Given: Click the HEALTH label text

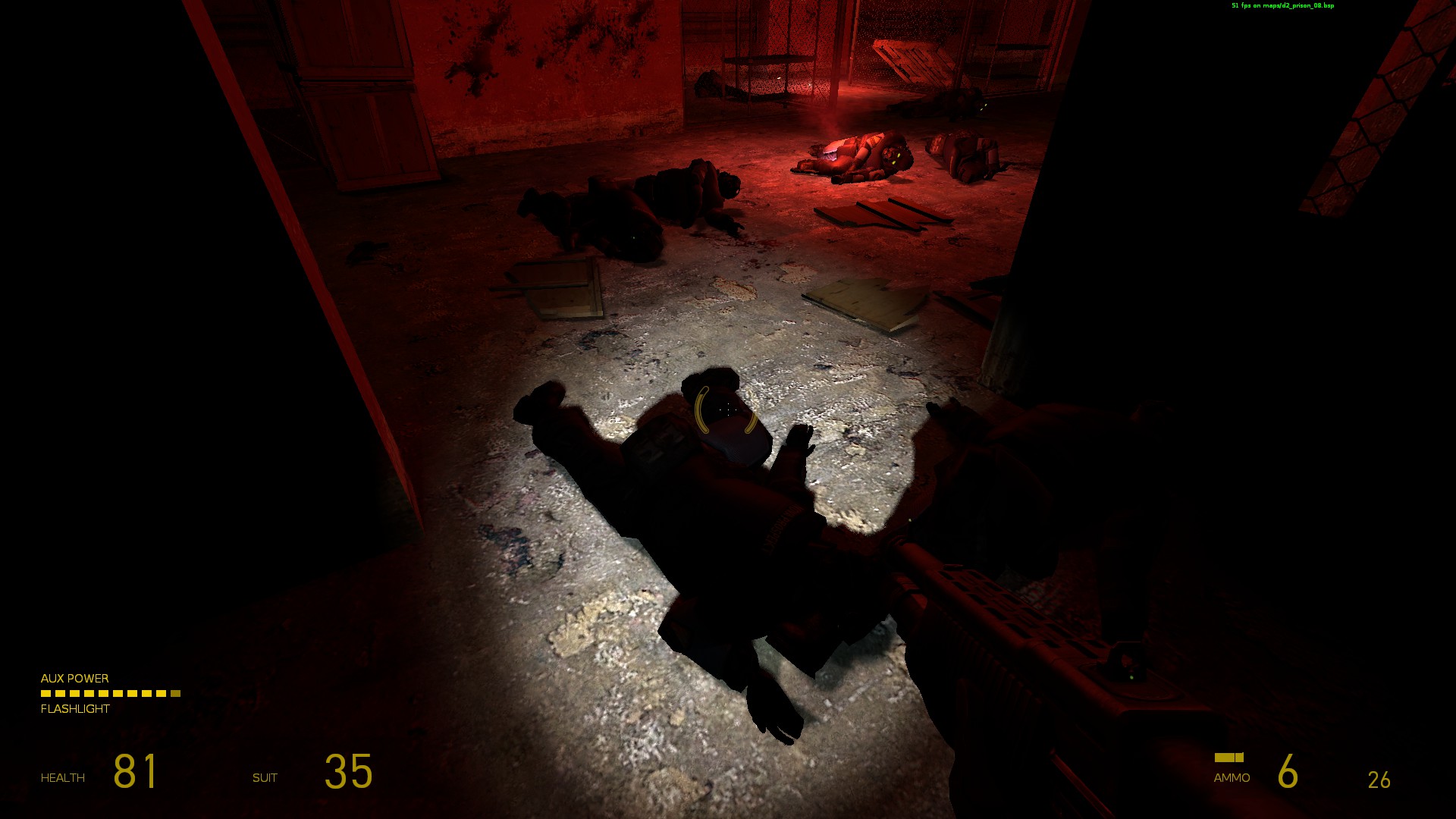Looking at the screenshot, I should click(63, 777).
